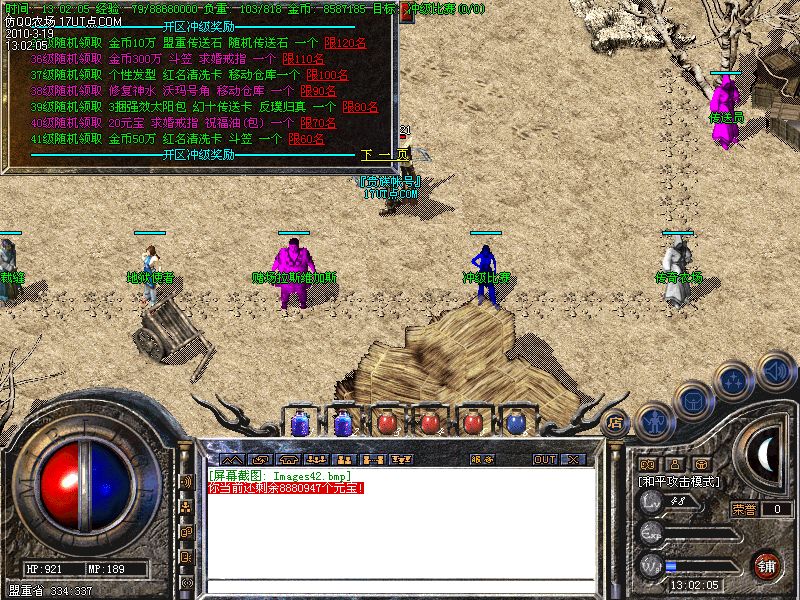The image size is (800, 600).
Task: Click the OUT button on chat bar
Action: tap(543, 460)
